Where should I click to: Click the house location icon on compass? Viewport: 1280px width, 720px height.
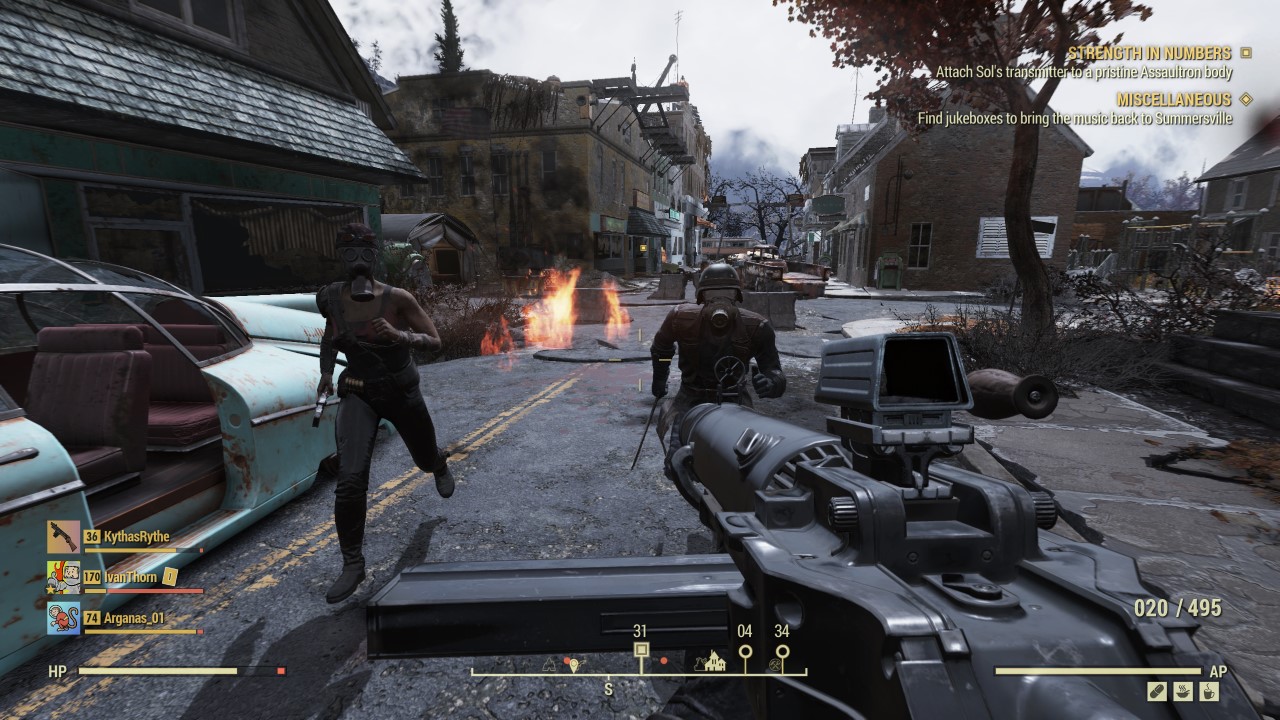coord(714,661)
